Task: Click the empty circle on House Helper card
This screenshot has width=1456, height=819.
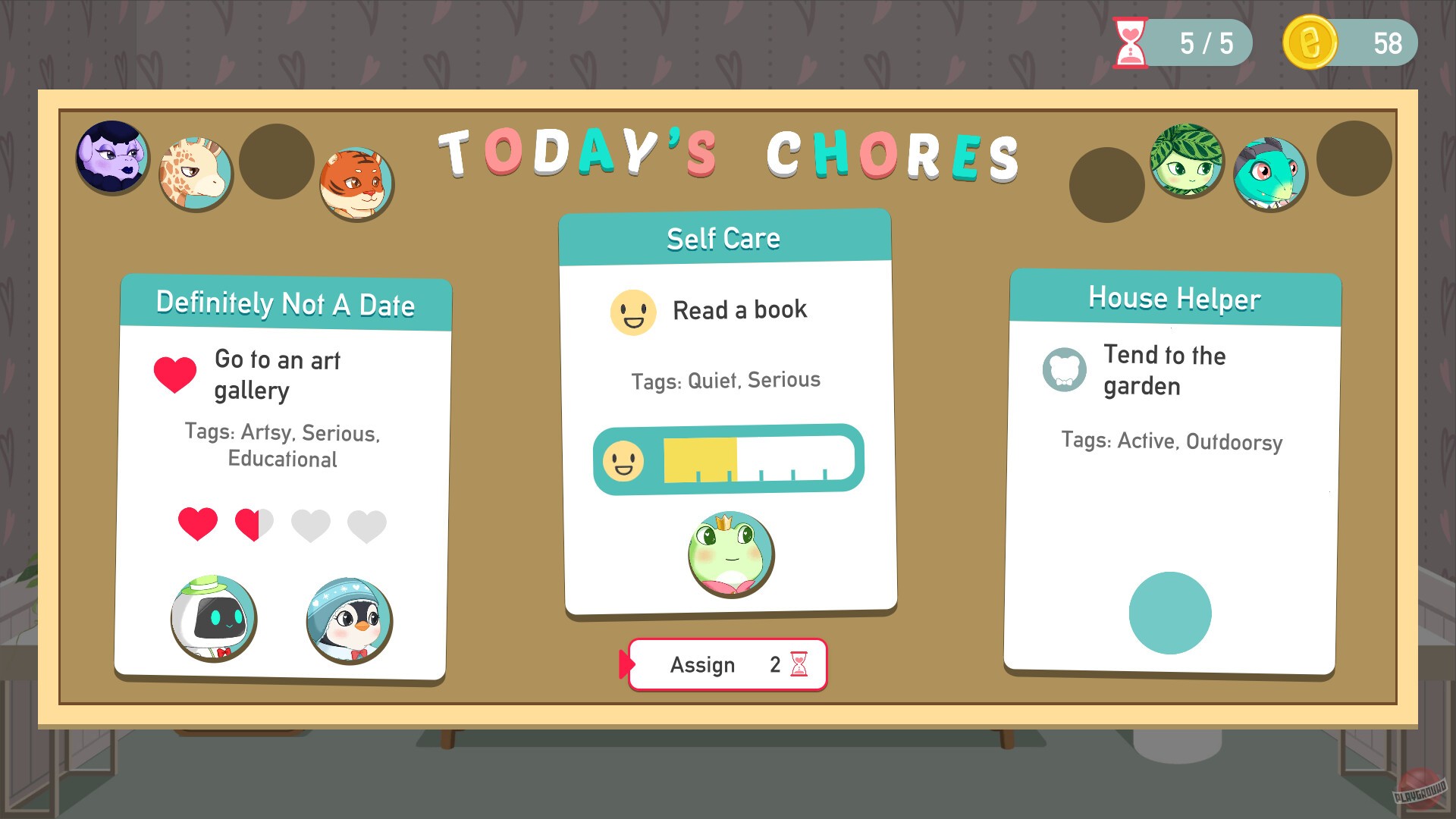Action: (1170, 613)
